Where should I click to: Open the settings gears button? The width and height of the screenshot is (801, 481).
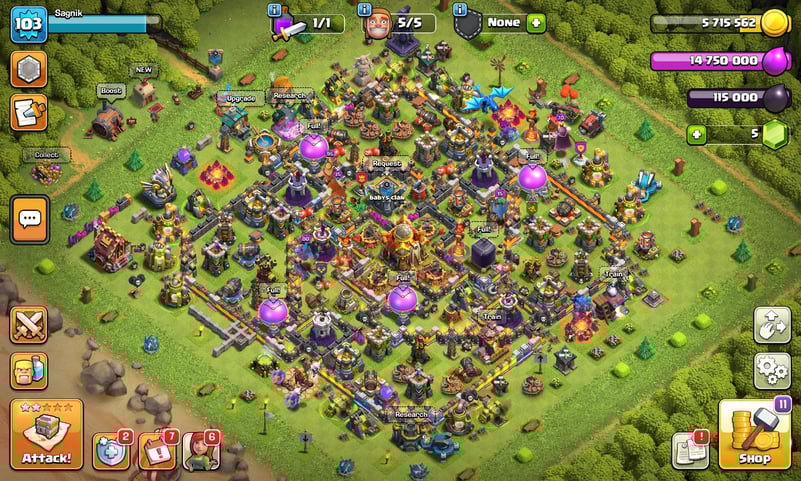point(771,371)
